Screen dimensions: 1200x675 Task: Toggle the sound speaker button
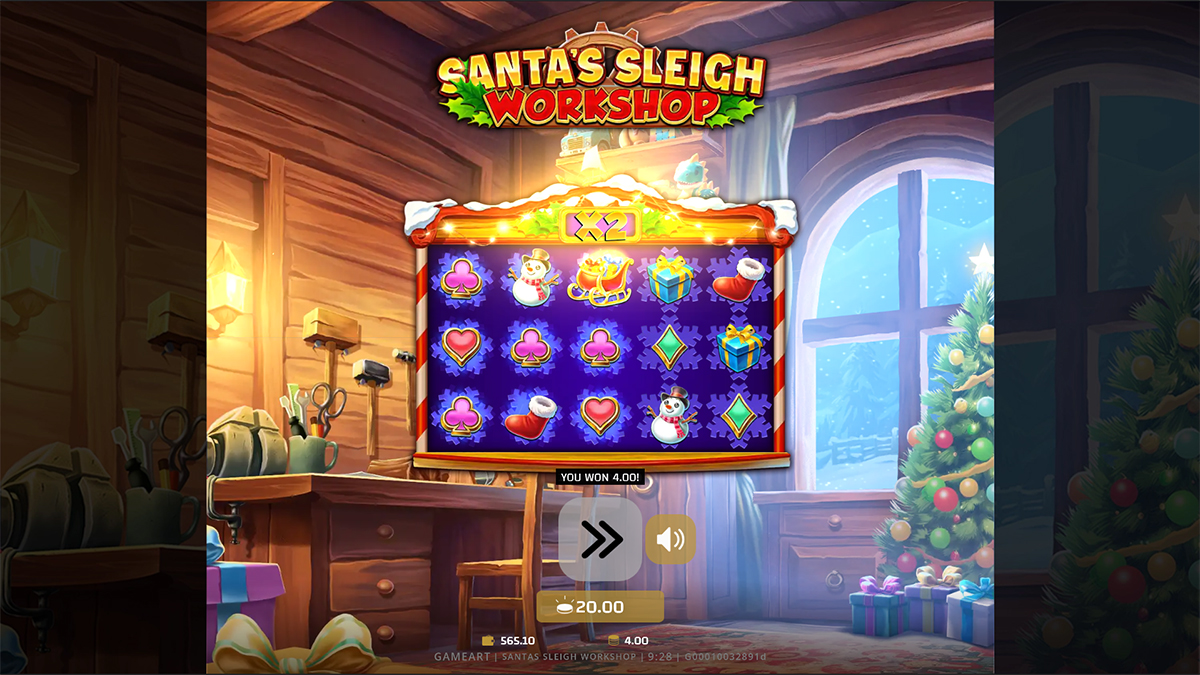670,540
